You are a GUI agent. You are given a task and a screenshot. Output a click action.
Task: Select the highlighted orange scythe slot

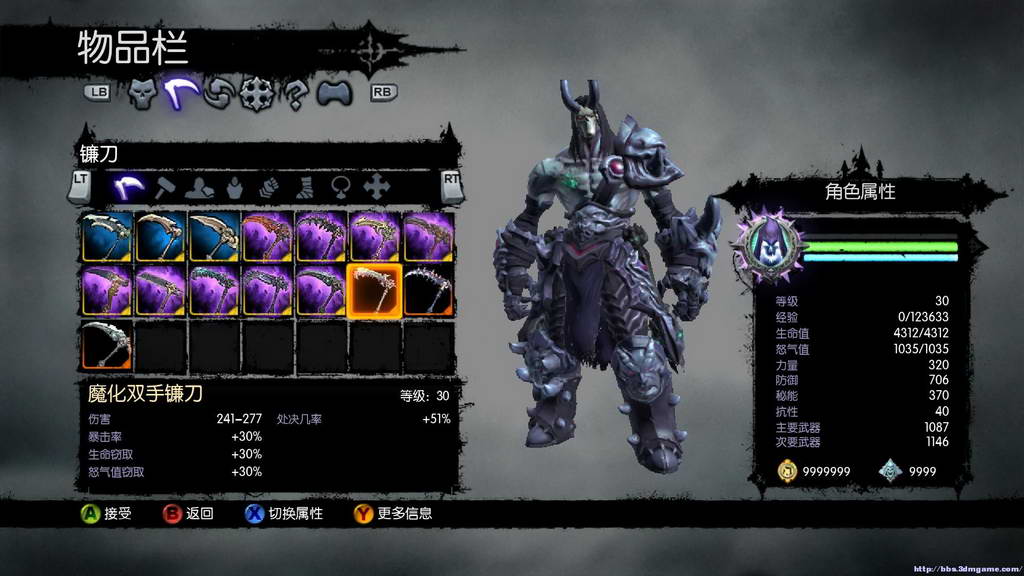click(374, 289)
